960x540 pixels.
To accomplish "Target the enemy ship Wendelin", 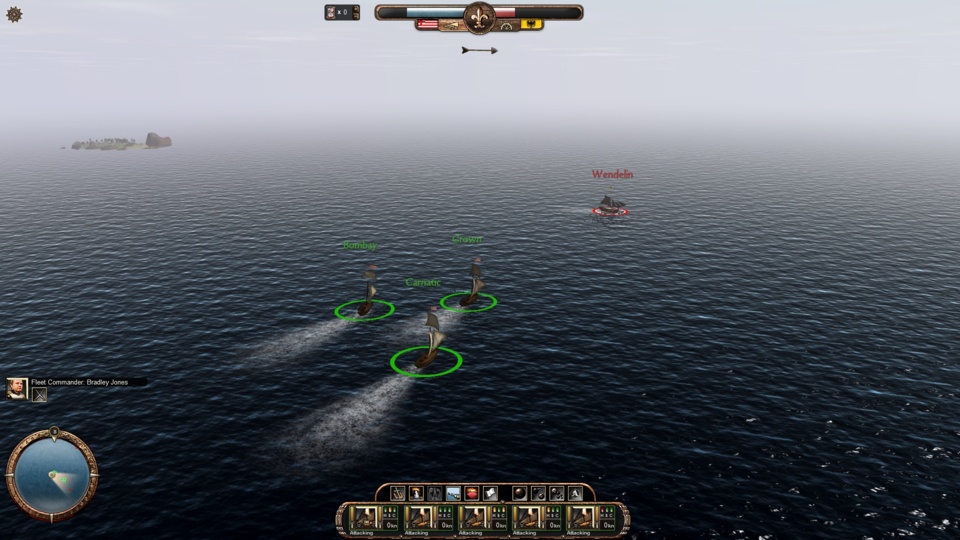I will (x=609, y=205).
